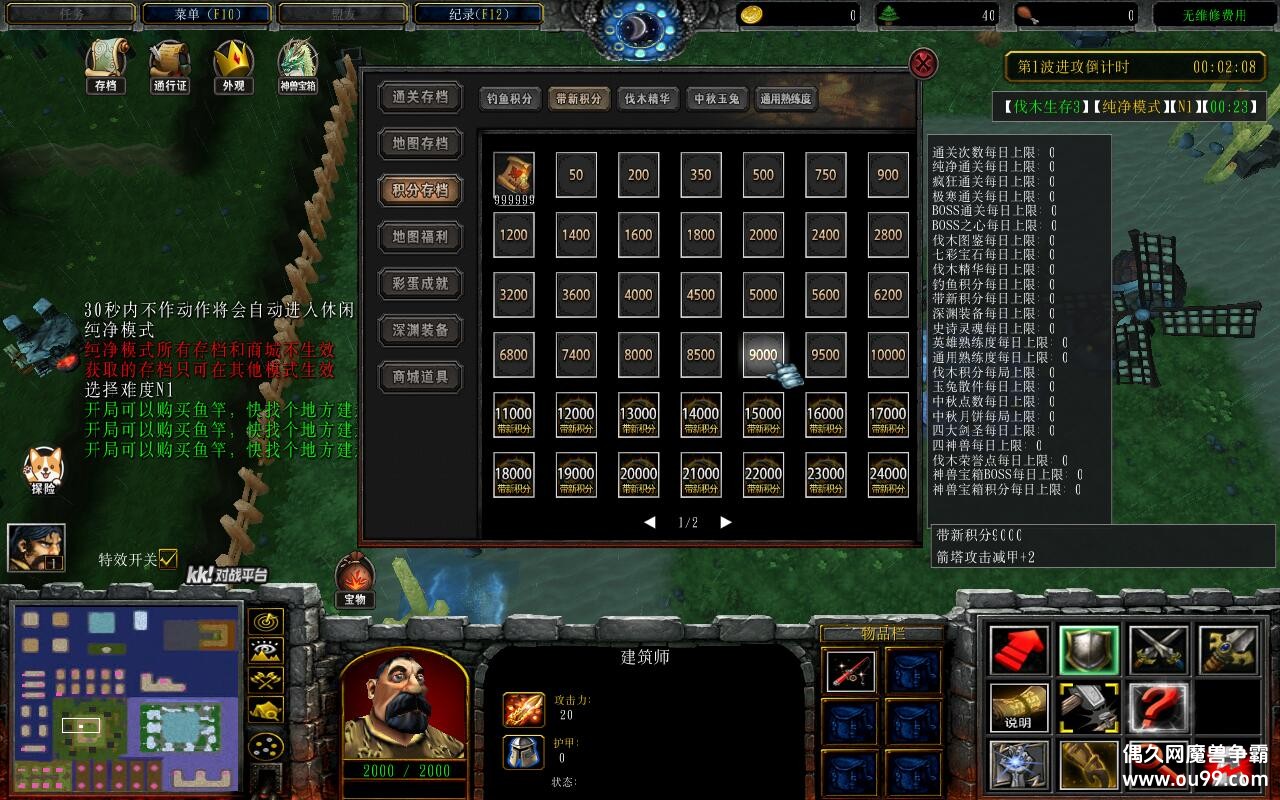Close the save panel with the red X
The width and height of the screenshot is (1280, 800).
coord(923,64)
